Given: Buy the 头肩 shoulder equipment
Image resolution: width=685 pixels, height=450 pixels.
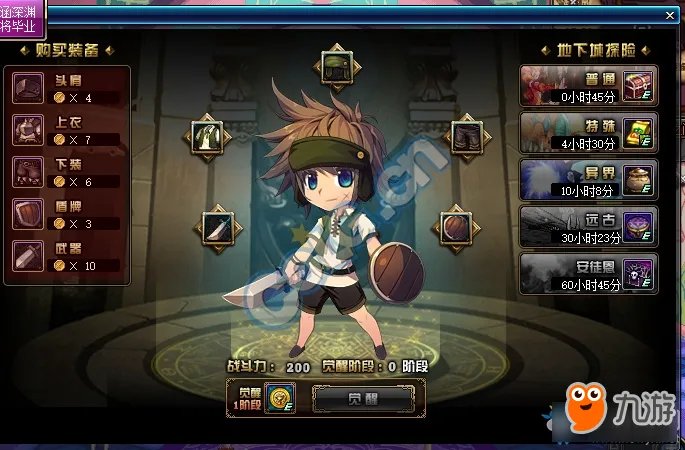Looking at the screenshot, I should click(x=67, y=89).
